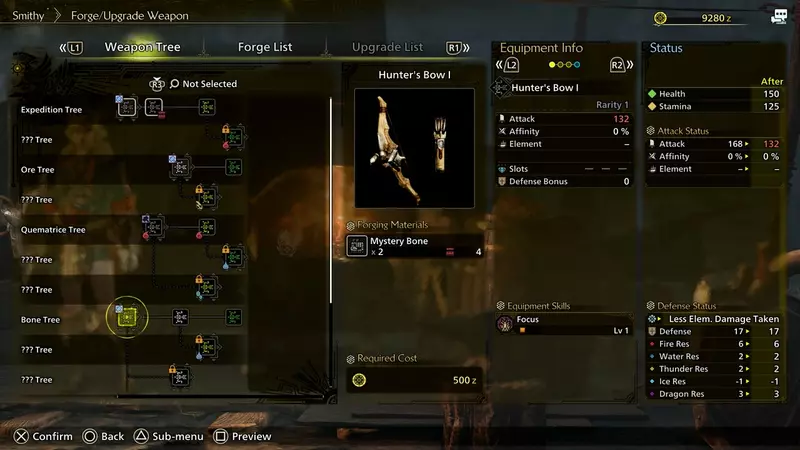
Task: Choose the Expedition Tree row label
Action: pyautogui.click(x=52, y=110)
